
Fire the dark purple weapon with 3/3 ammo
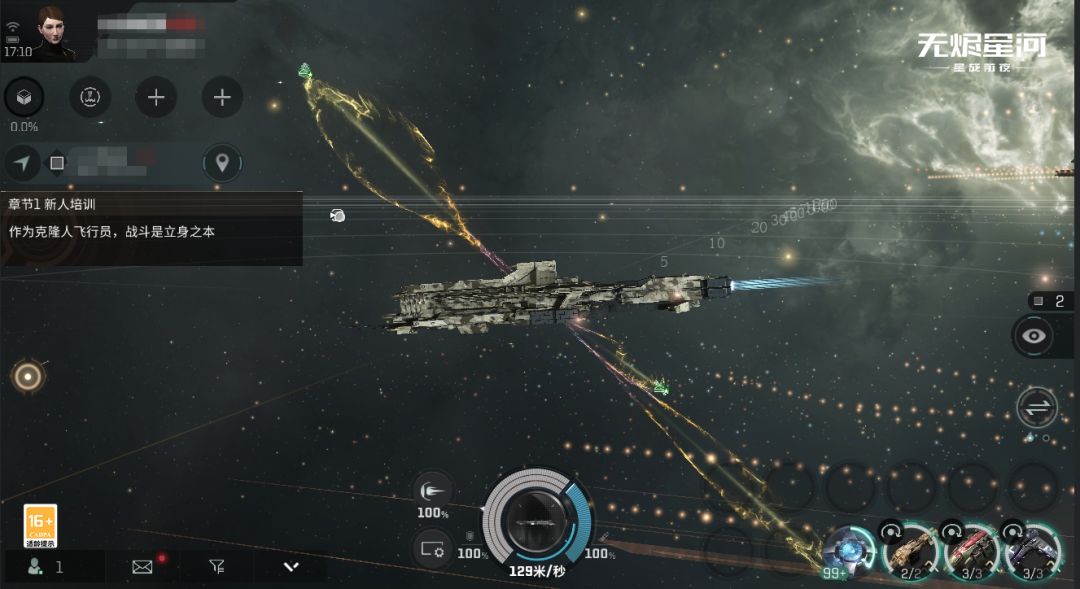point(1032,550)
